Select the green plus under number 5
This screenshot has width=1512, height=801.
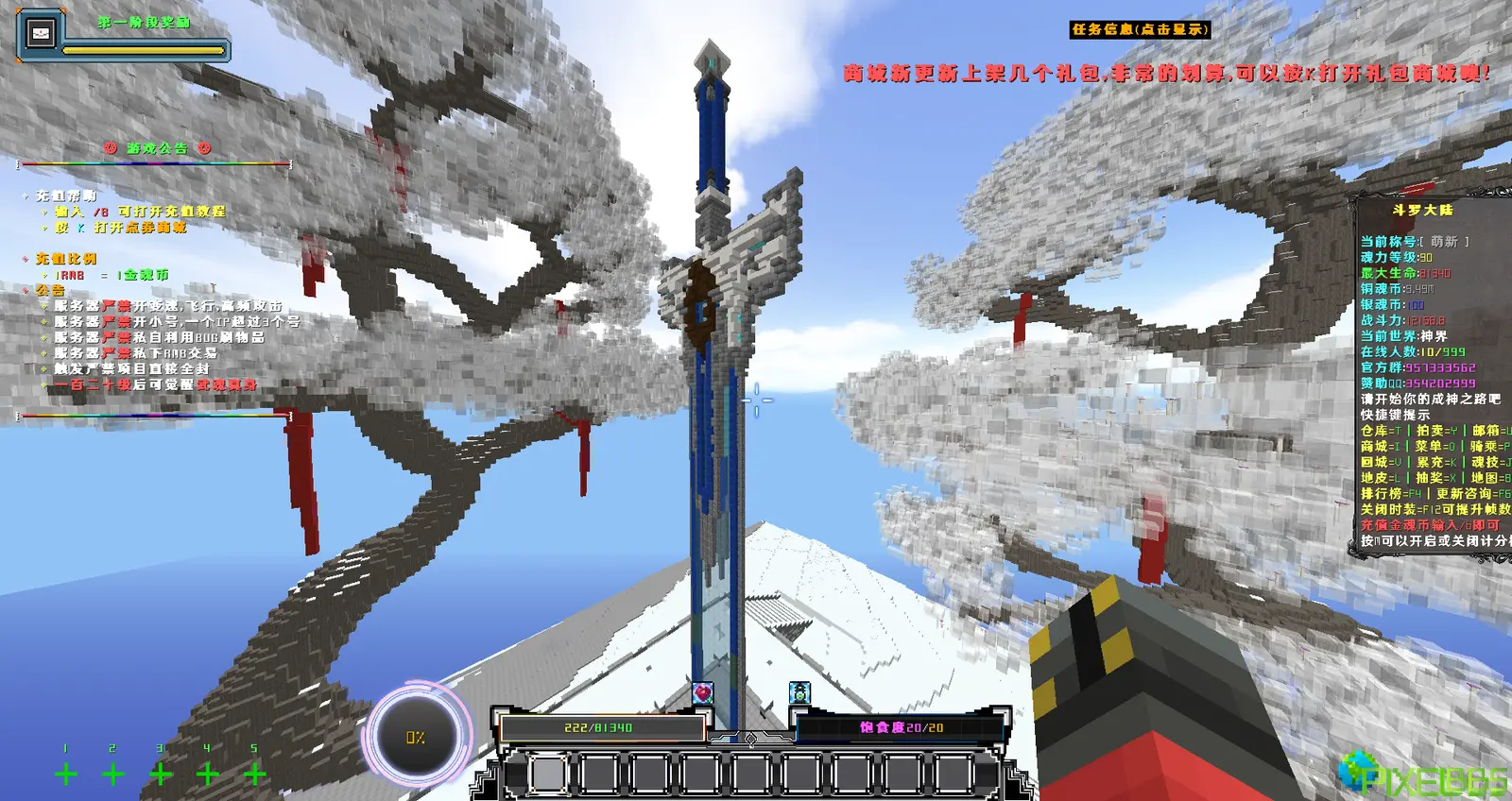coord(255,775)
